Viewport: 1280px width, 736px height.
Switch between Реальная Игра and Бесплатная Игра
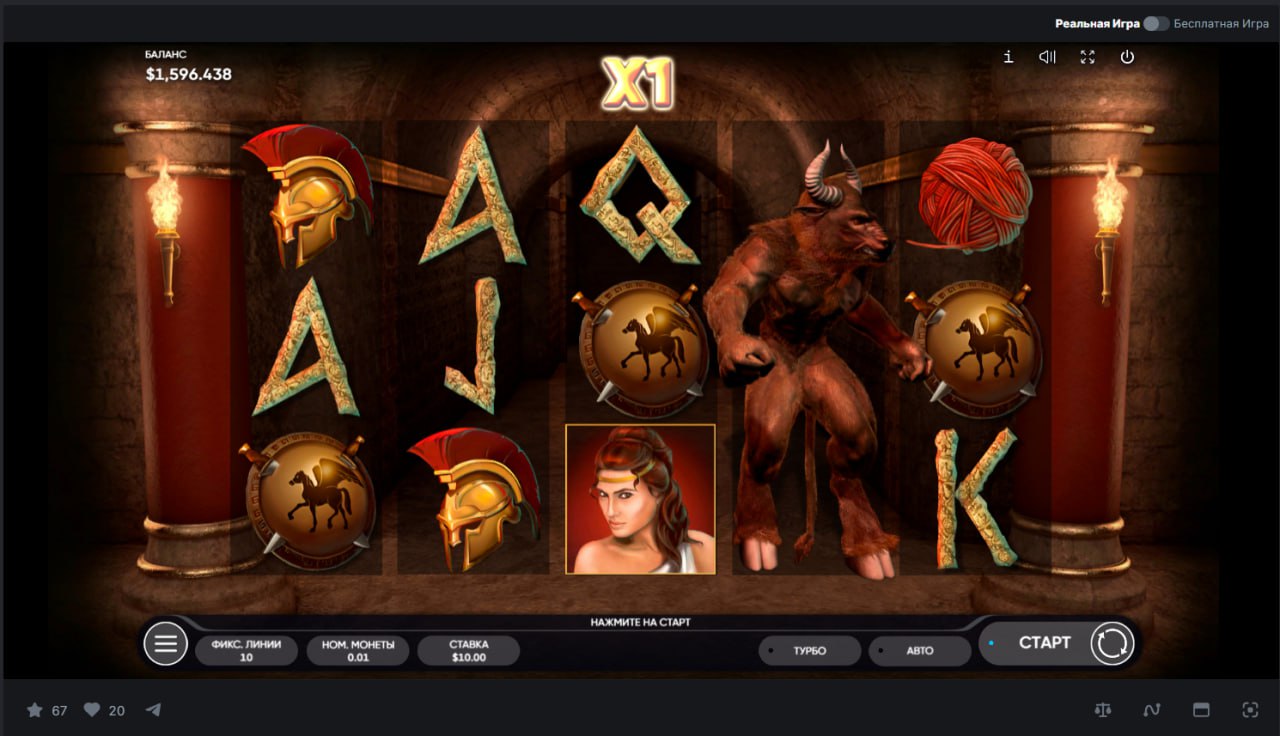(x=1156, y=23)
